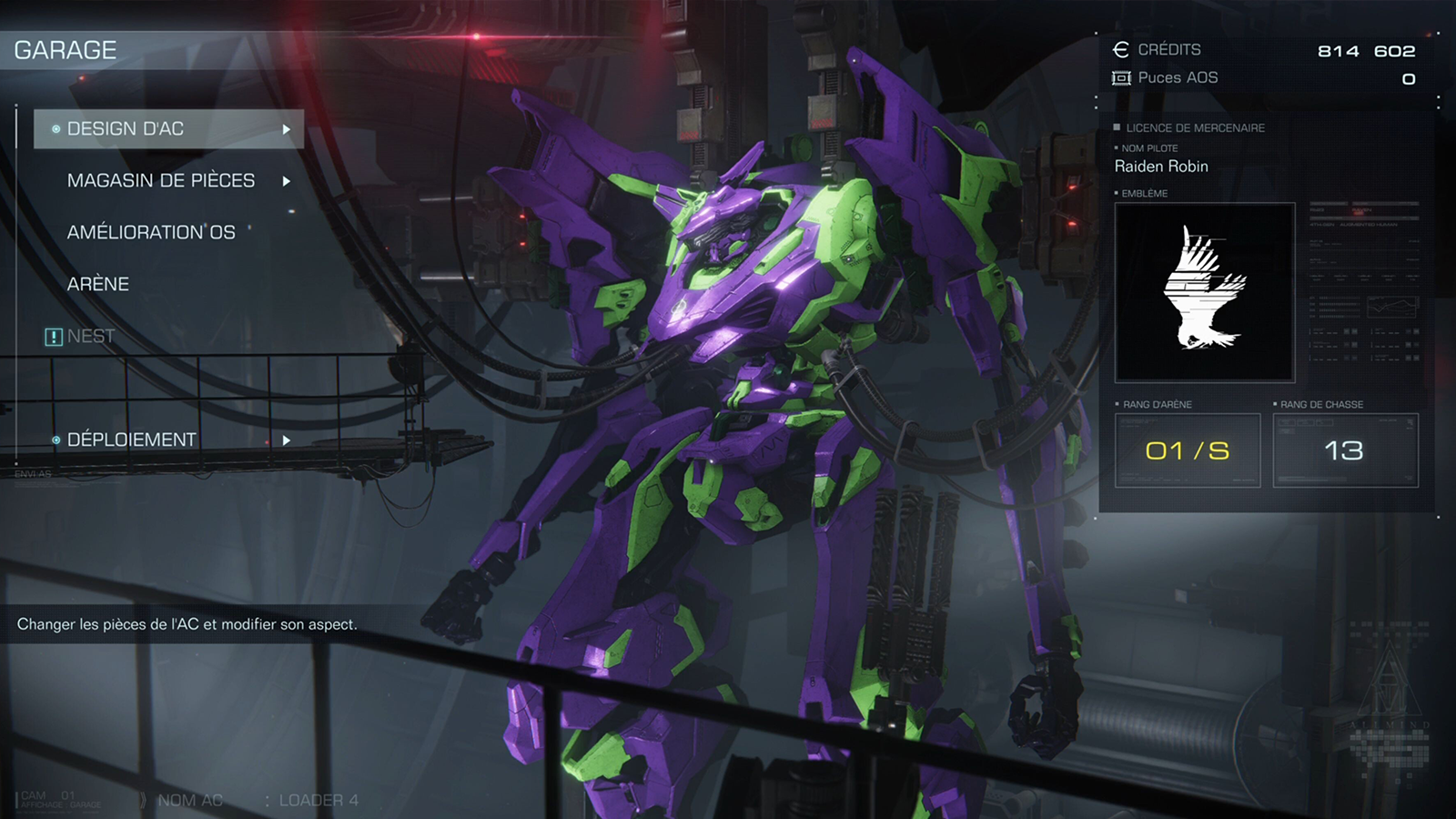Click the Licence de Mercenaire square icon
Screen dimensions: 1456x819
coord(1117,127)
